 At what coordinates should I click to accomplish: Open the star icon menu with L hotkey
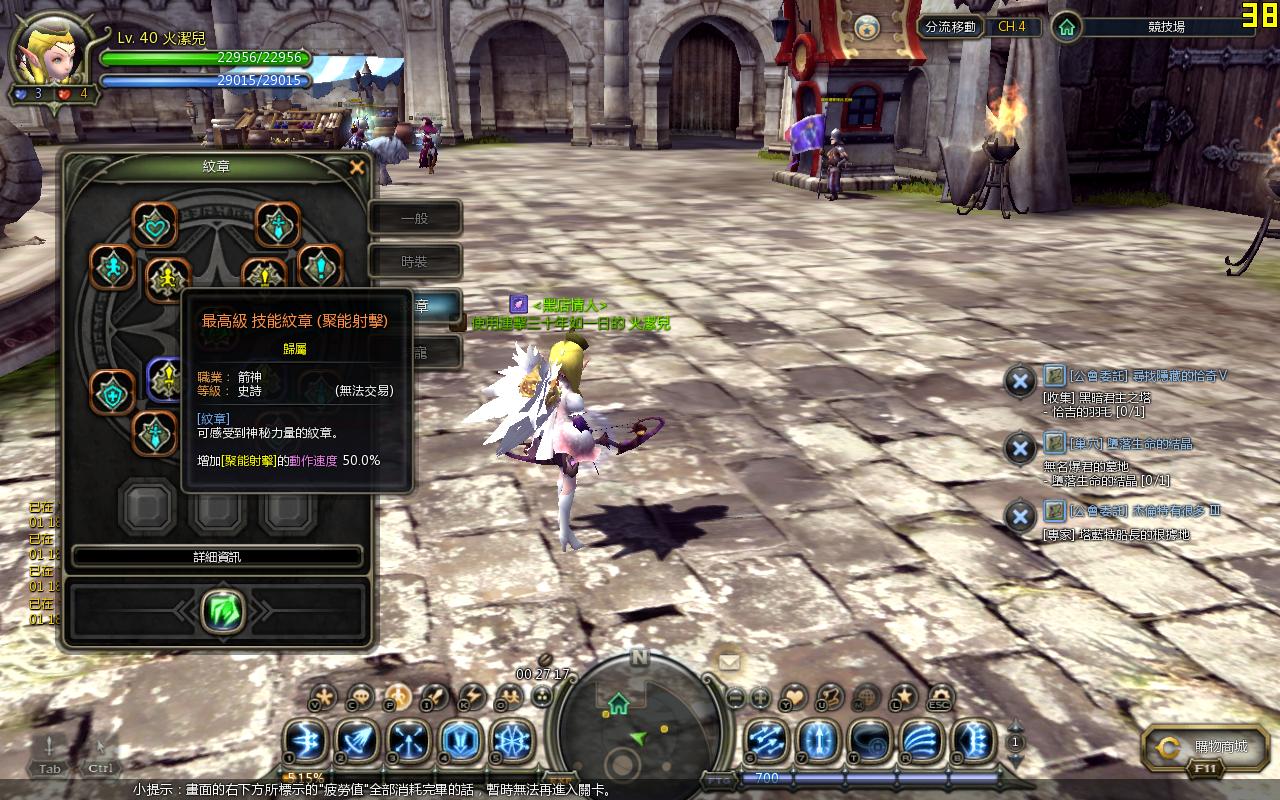point(903,696)
